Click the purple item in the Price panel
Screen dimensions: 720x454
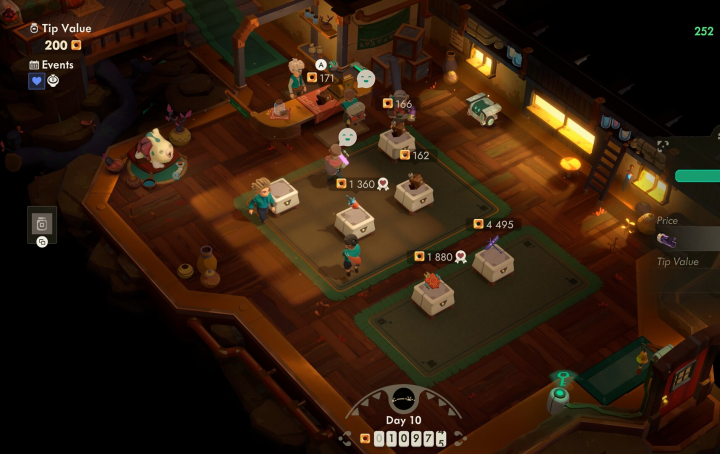click(x=667, y=239)
